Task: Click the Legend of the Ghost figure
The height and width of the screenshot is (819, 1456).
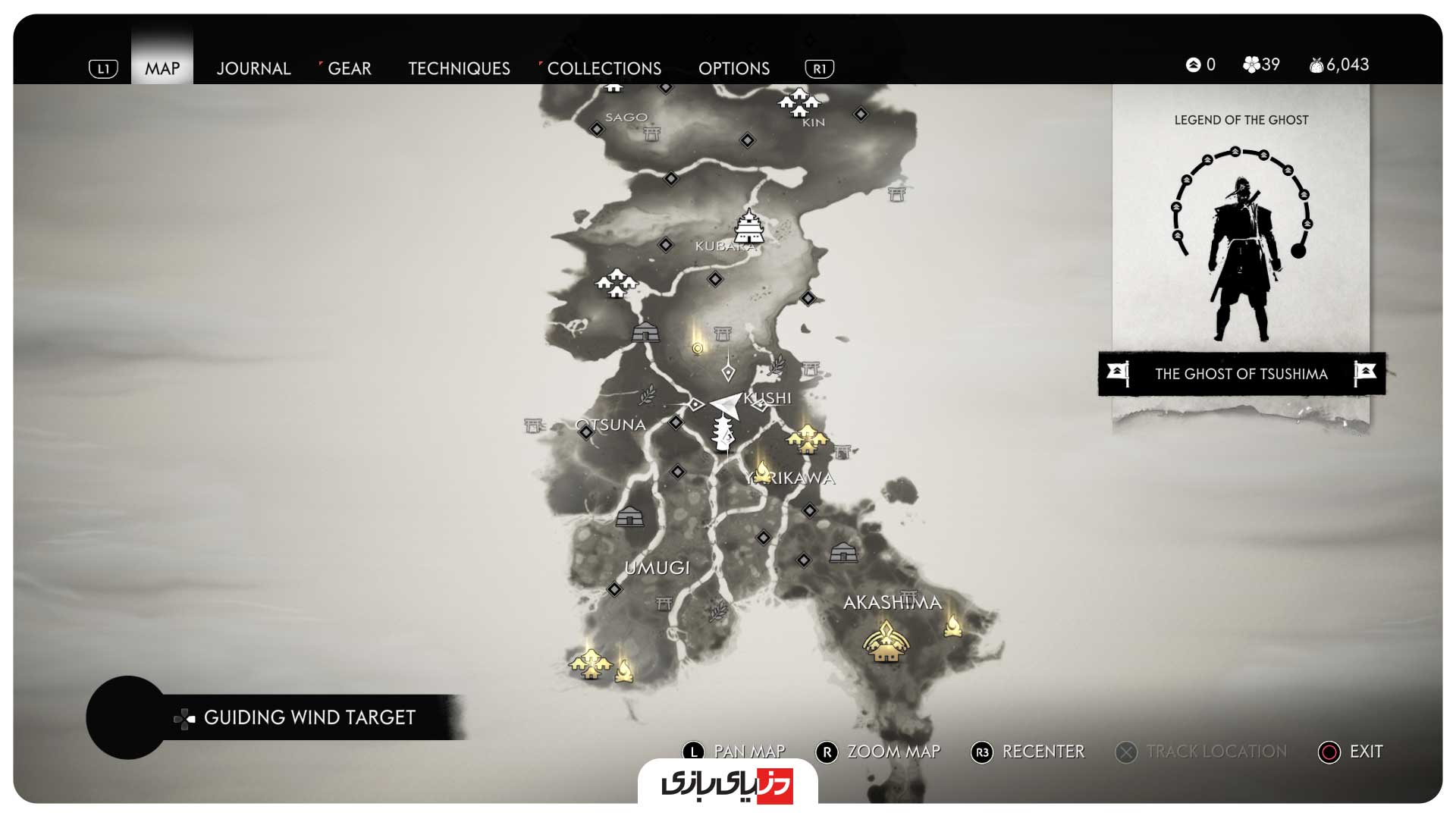Action: 1241,258
